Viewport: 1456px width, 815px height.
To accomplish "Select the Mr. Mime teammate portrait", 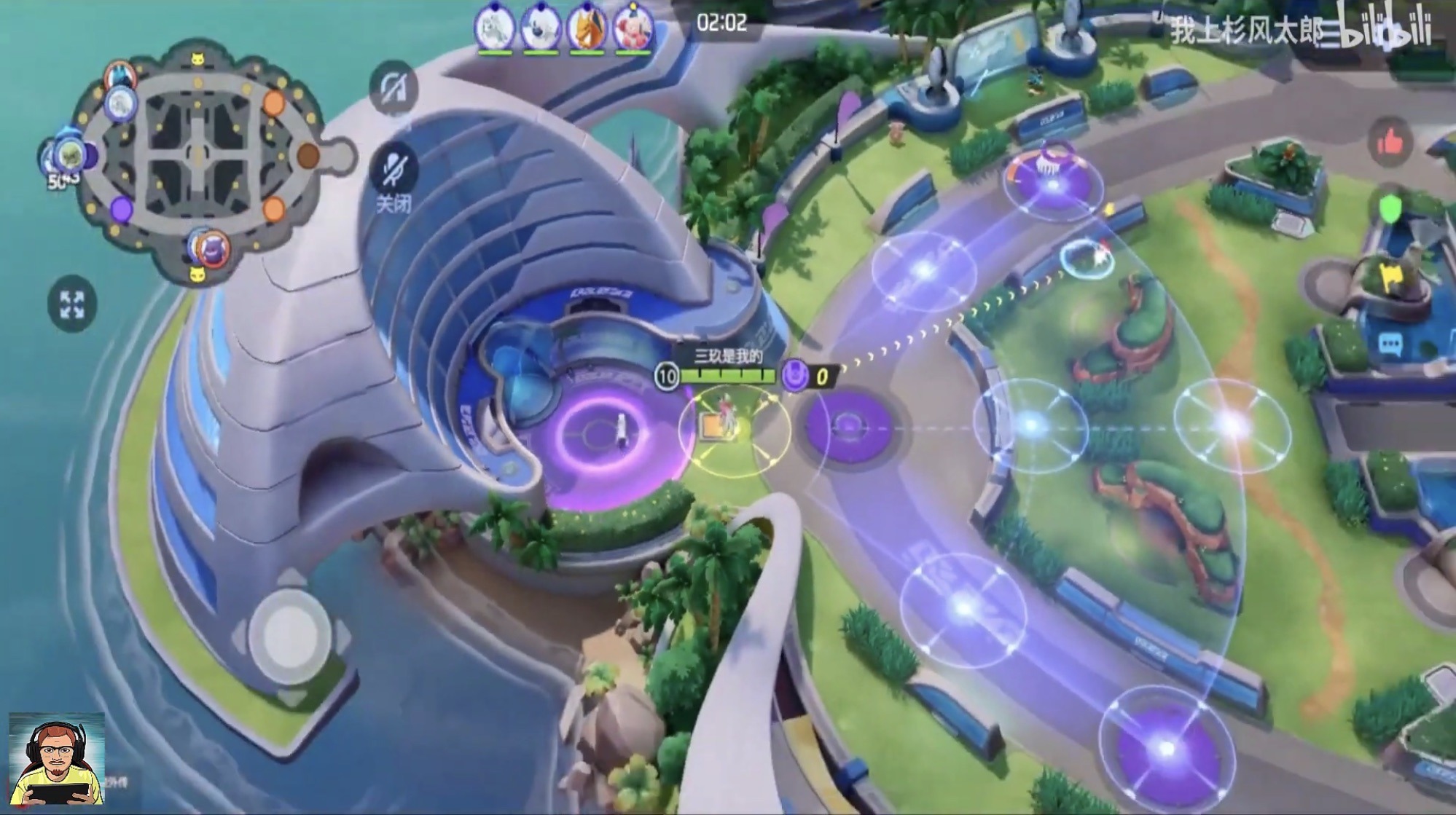I will (633, 29).
